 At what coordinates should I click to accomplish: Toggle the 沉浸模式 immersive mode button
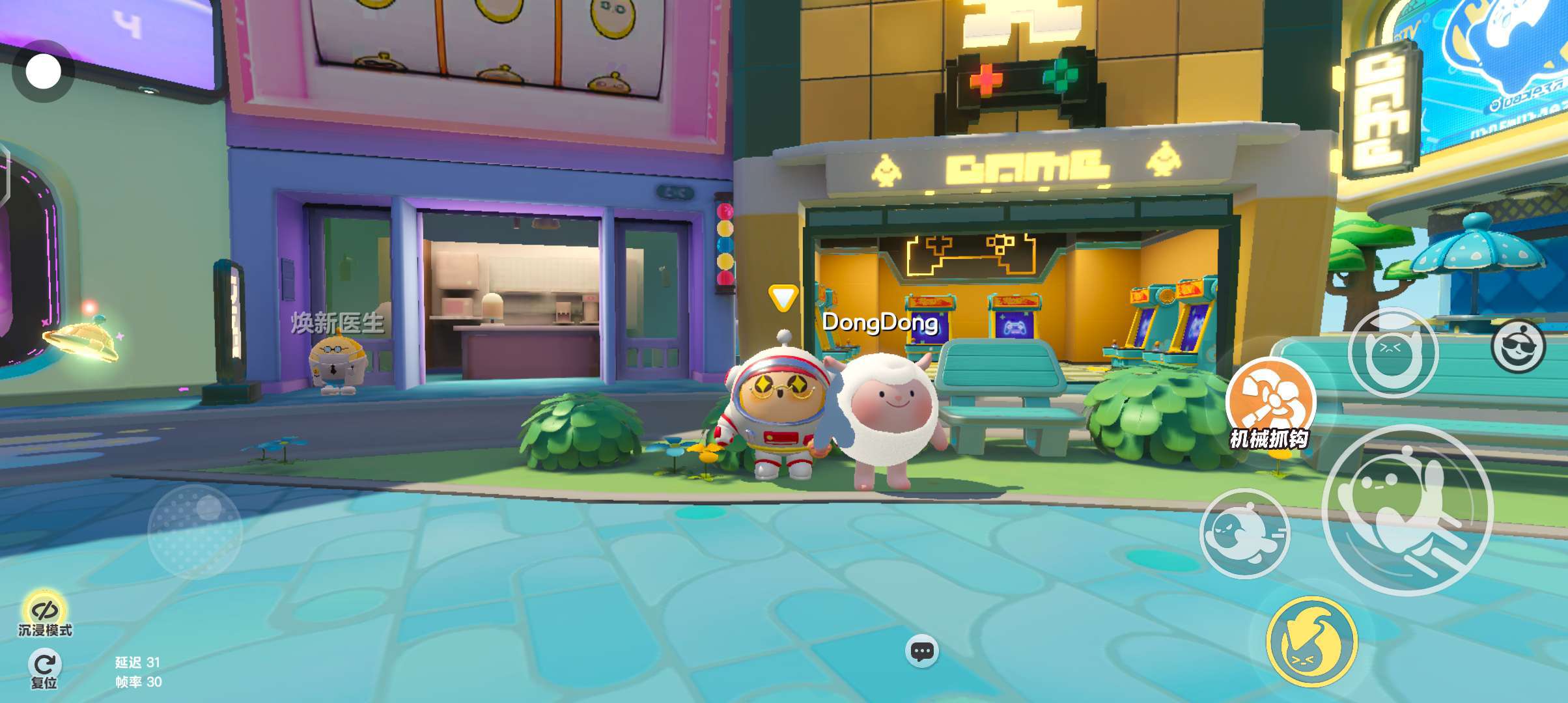pos(44,613)
